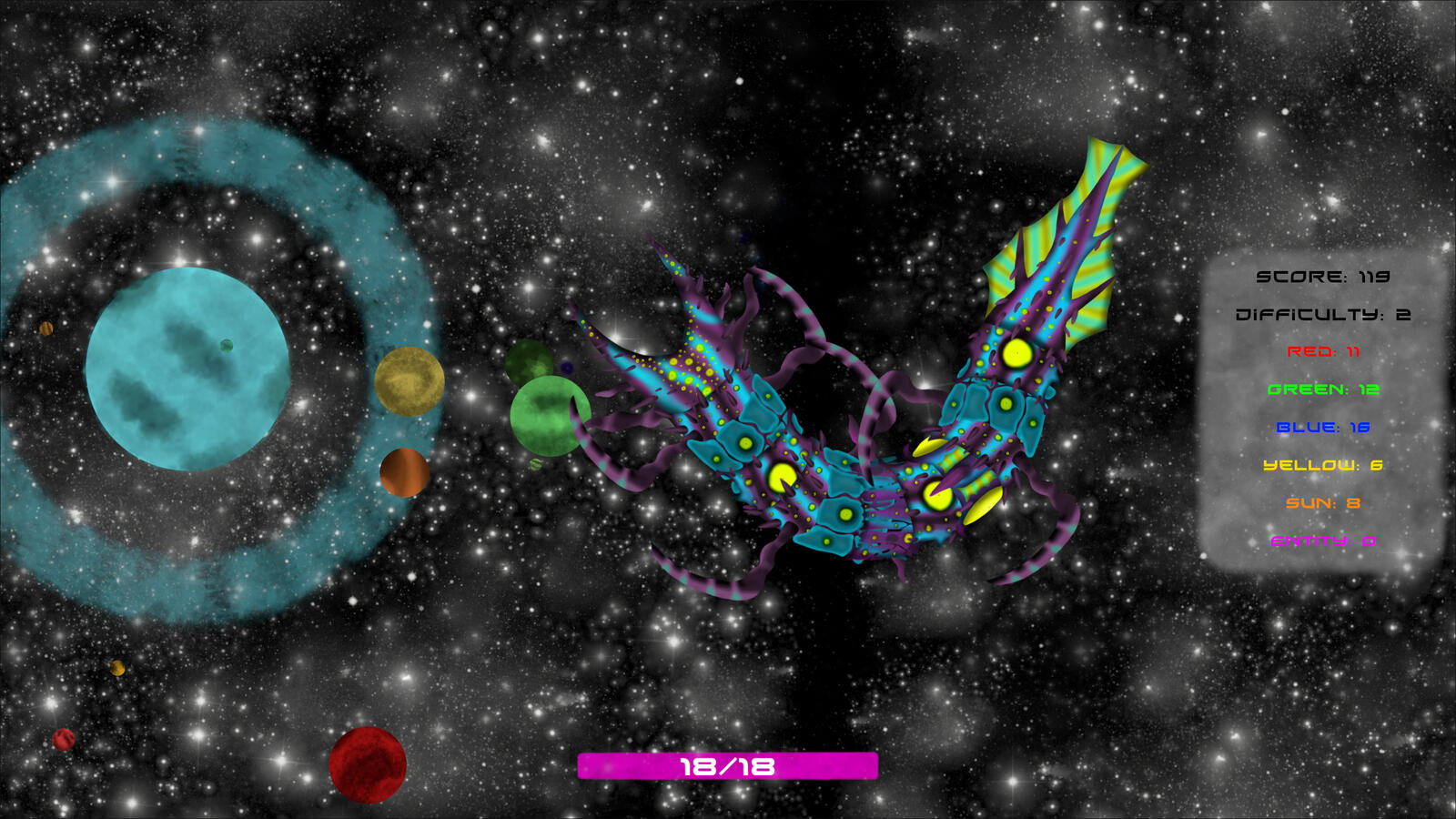
Task: Click the glowing yellow eye on the creature's head
Action: pyautogui.click(x=1016, y=355)
